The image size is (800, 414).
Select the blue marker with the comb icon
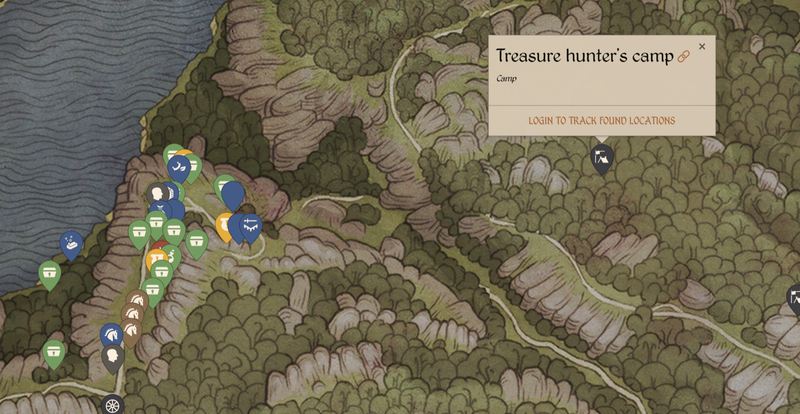[250, 226]
